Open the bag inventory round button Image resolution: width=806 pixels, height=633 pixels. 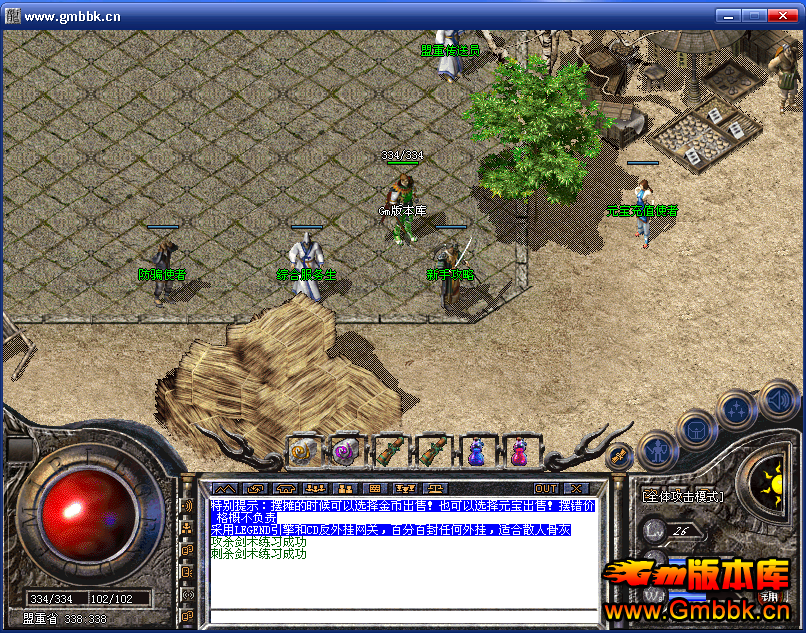coord(695,430)
